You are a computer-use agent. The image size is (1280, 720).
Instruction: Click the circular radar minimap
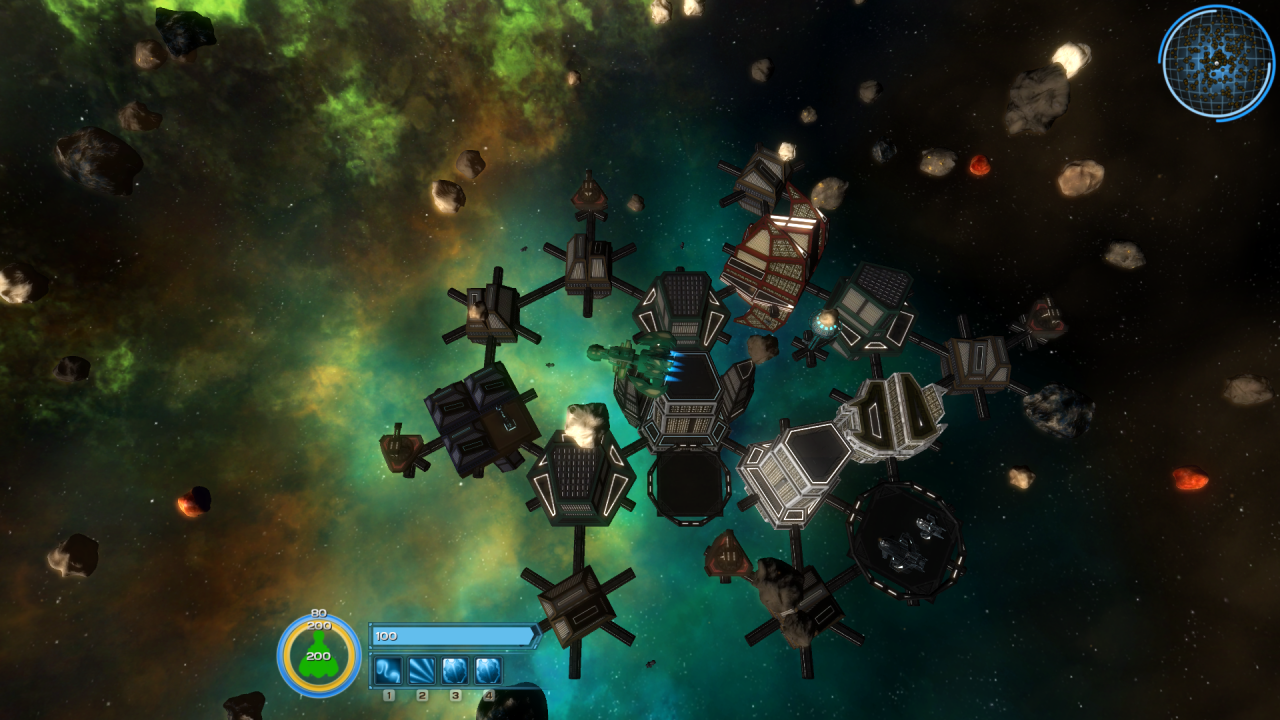tap(1216, 62)
